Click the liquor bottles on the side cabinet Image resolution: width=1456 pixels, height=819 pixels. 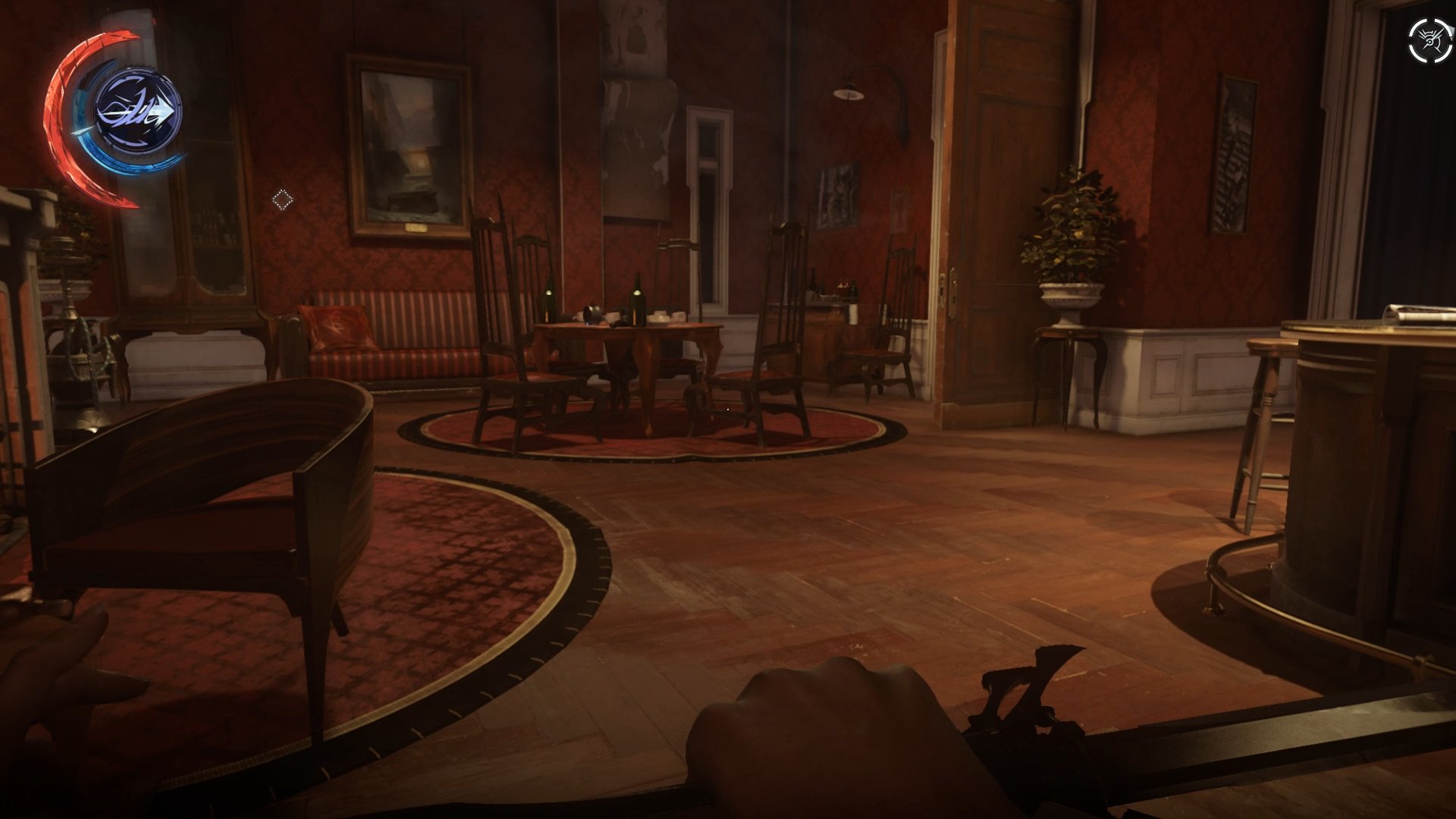tap(834, 288)
